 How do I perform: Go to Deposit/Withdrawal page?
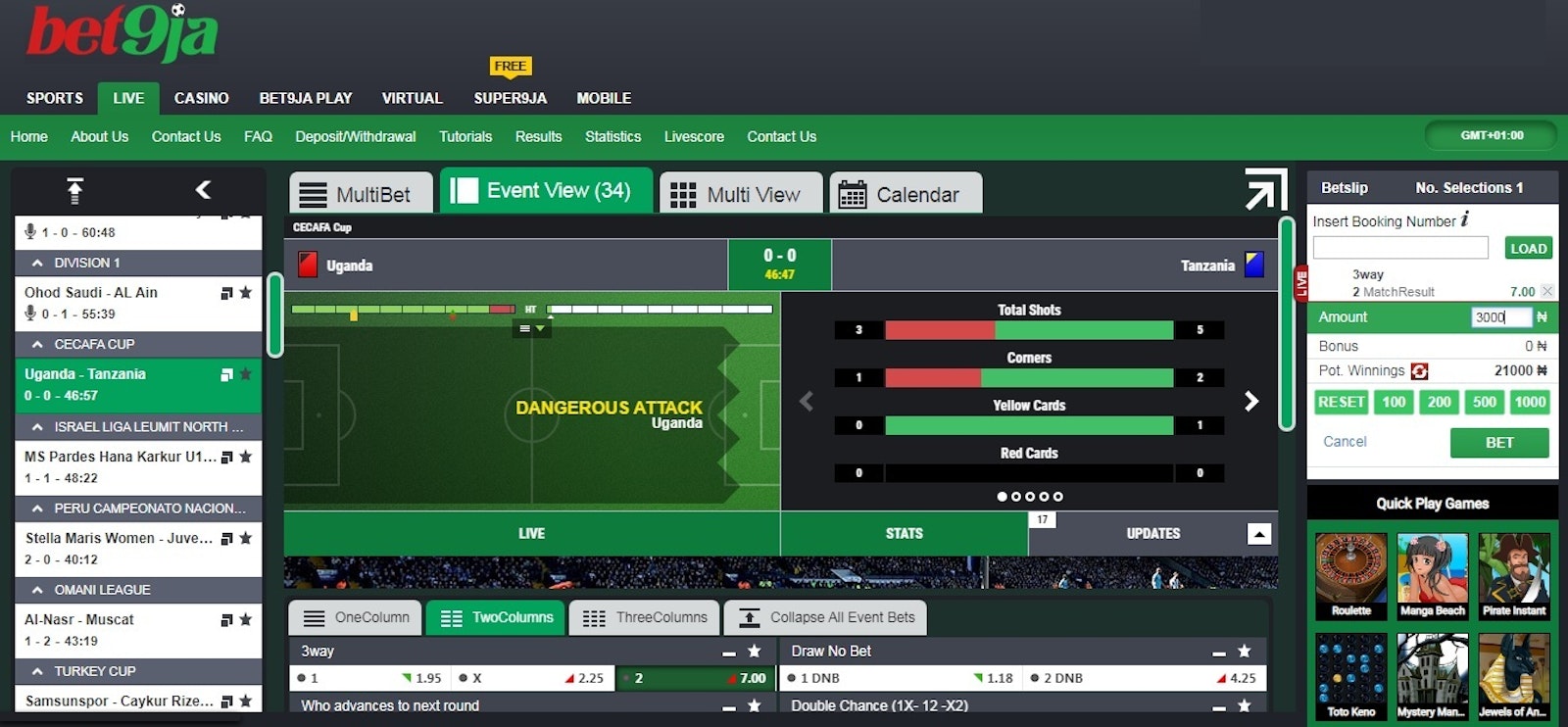[x=355, y=136]
